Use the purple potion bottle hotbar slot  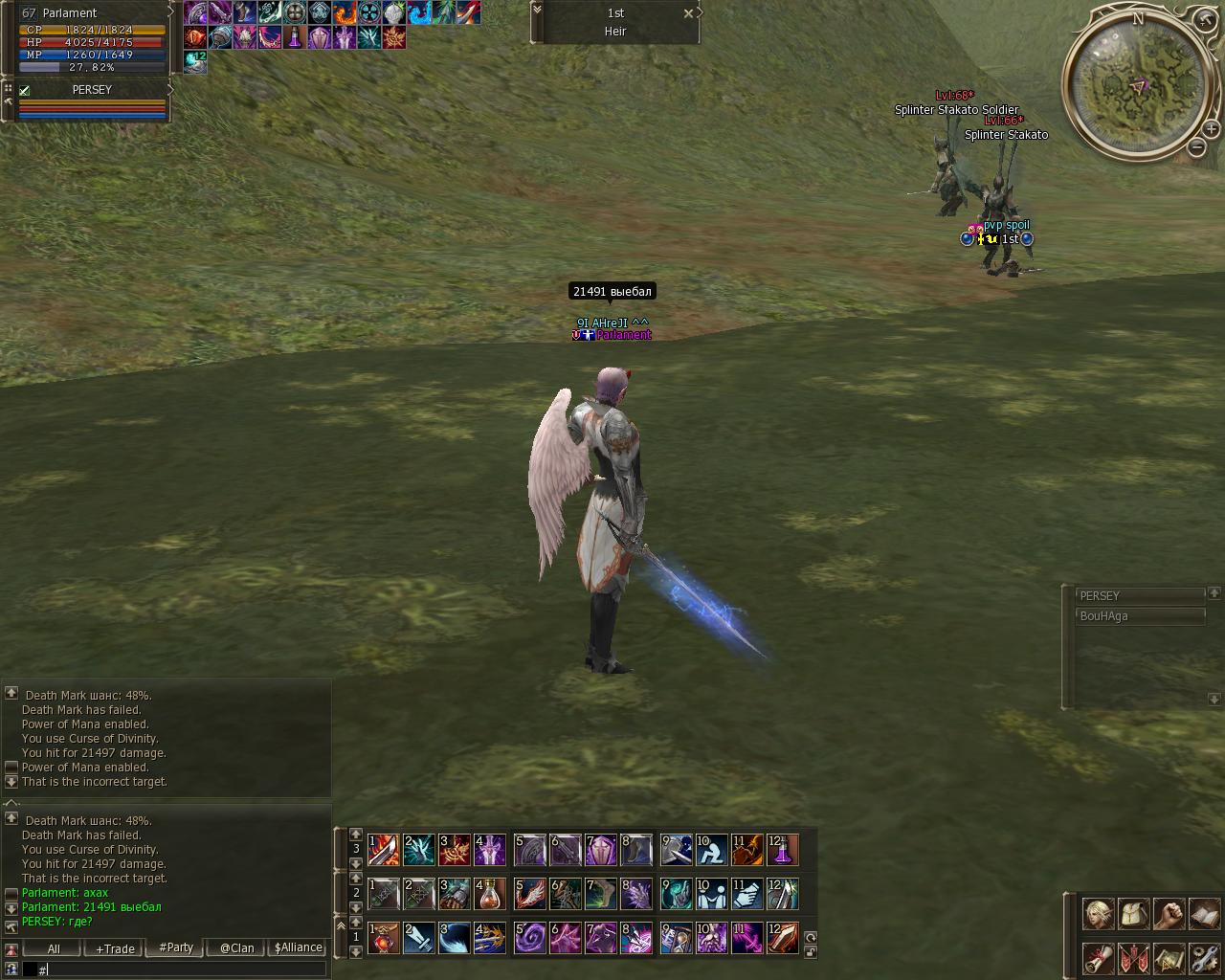pos(782,850)
